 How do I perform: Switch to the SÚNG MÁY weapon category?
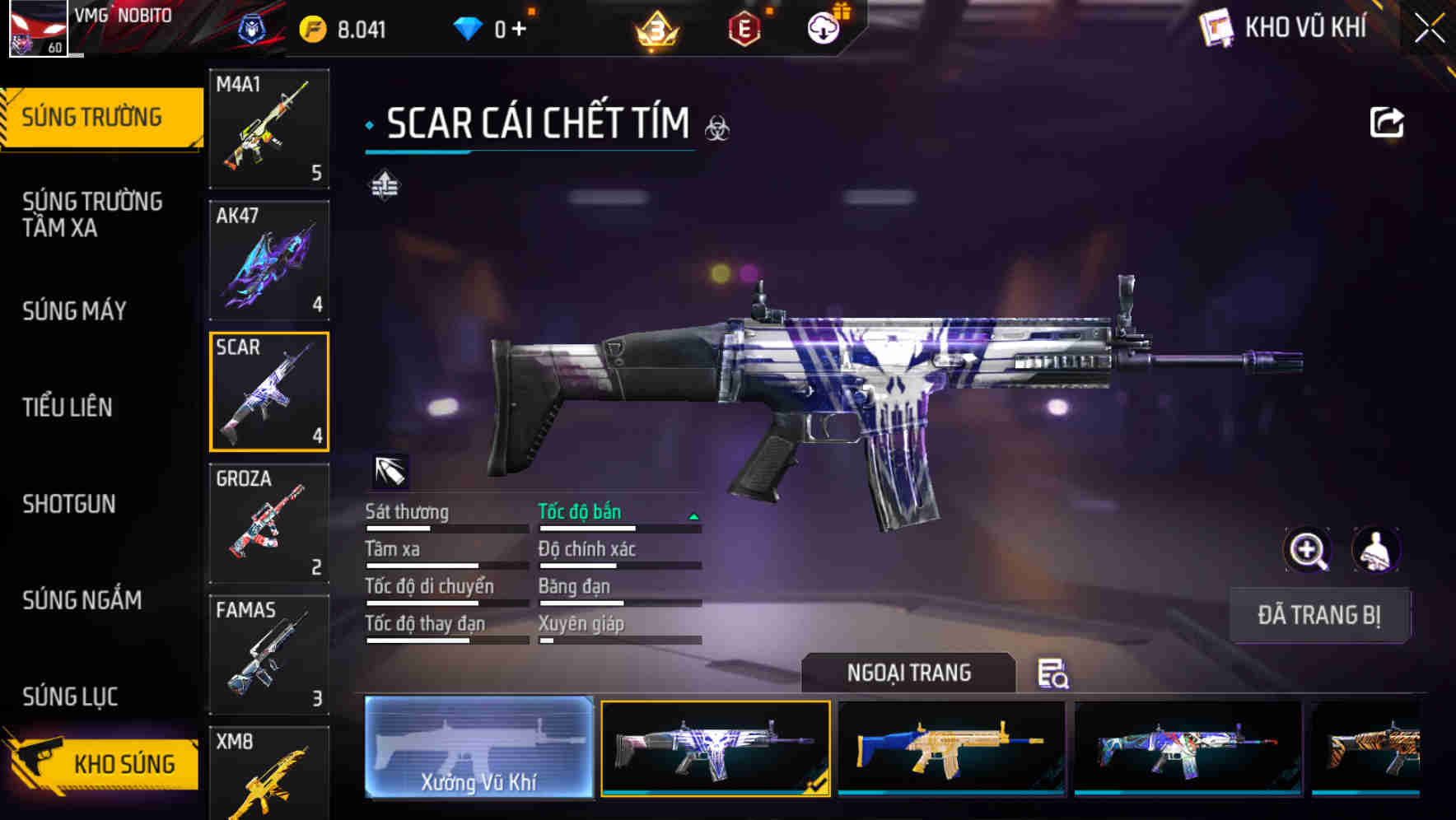74,310
